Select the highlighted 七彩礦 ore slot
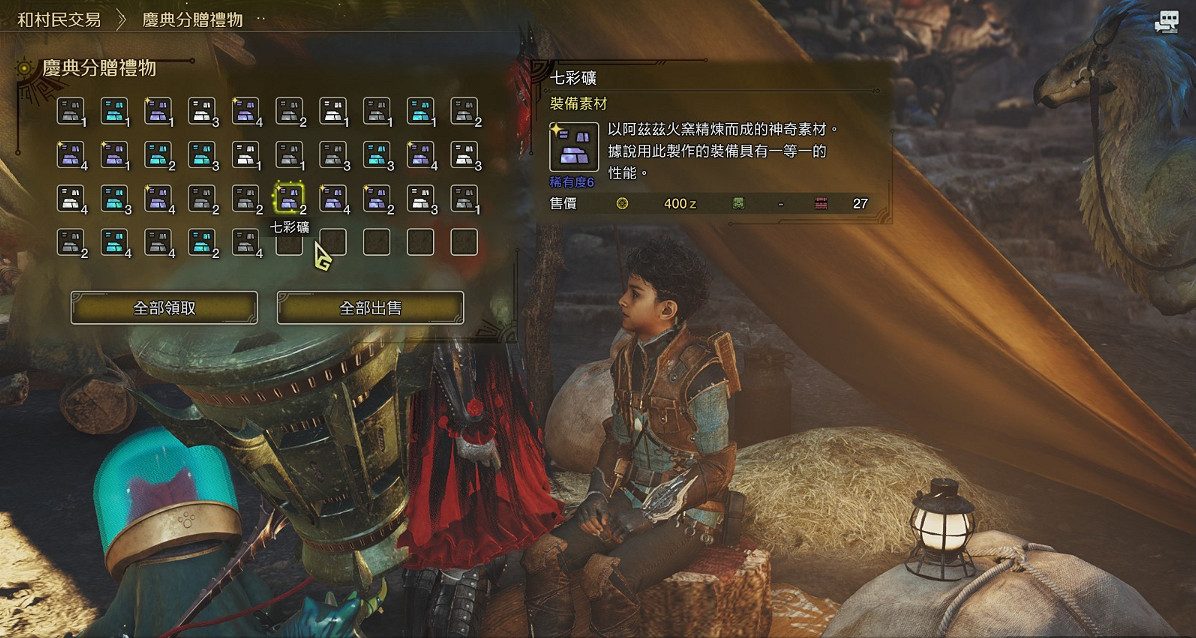1196x638 pixels. click(289, 198)
